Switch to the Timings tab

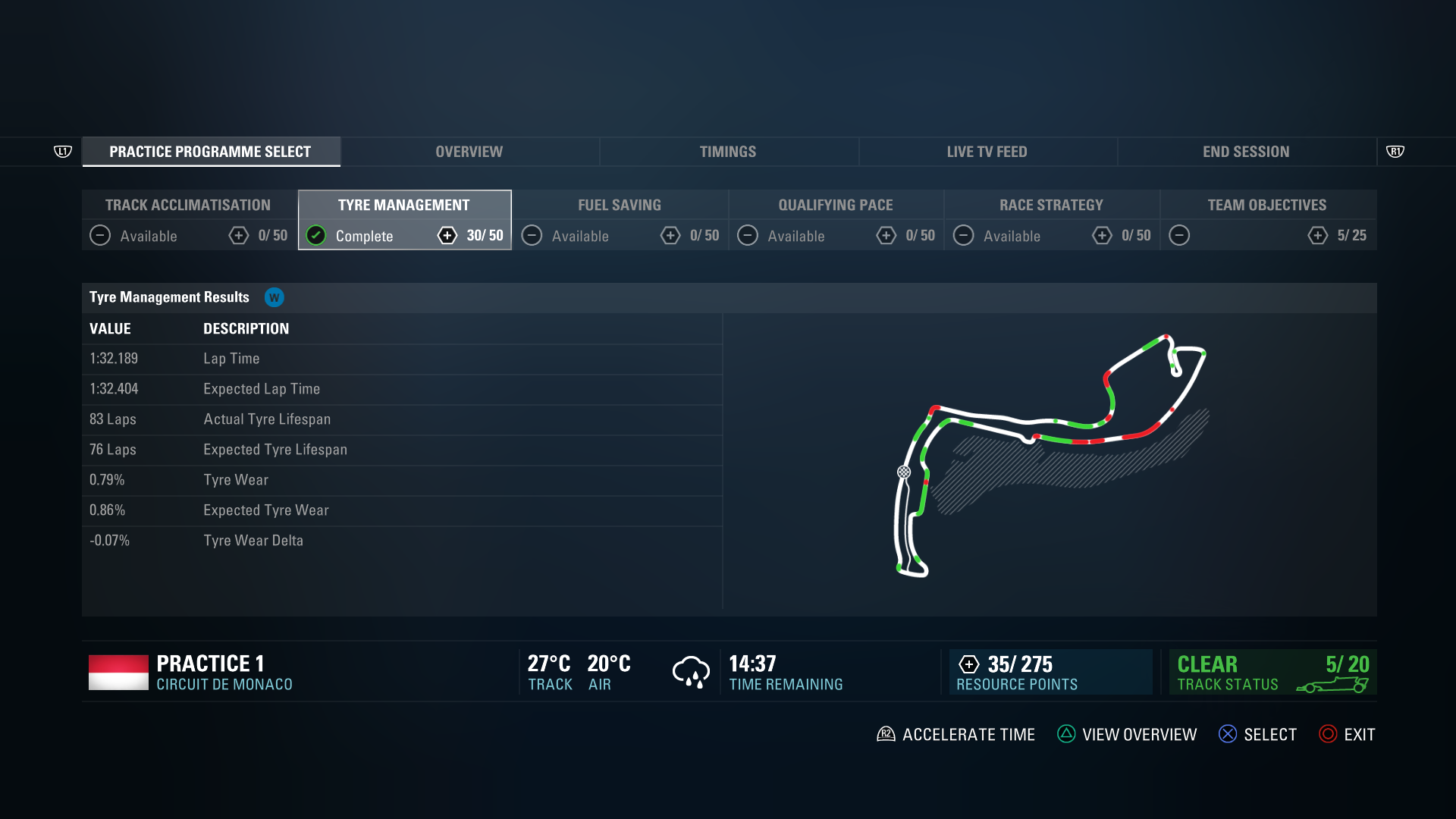727,151
